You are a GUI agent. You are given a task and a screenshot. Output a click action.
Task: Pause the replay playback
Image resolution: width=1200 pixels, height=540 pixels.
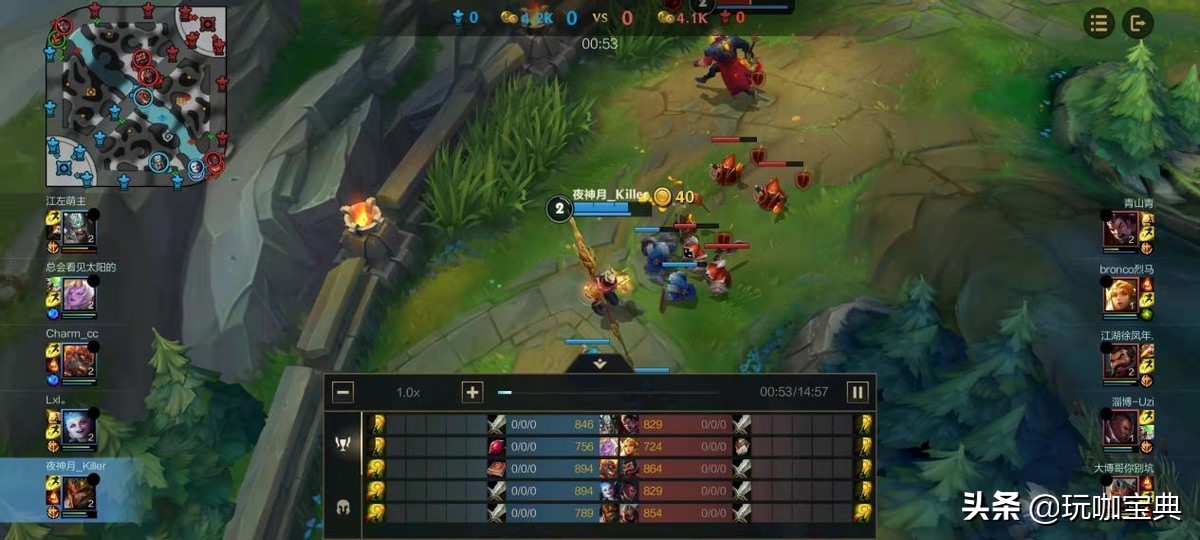tap(857, 392)
